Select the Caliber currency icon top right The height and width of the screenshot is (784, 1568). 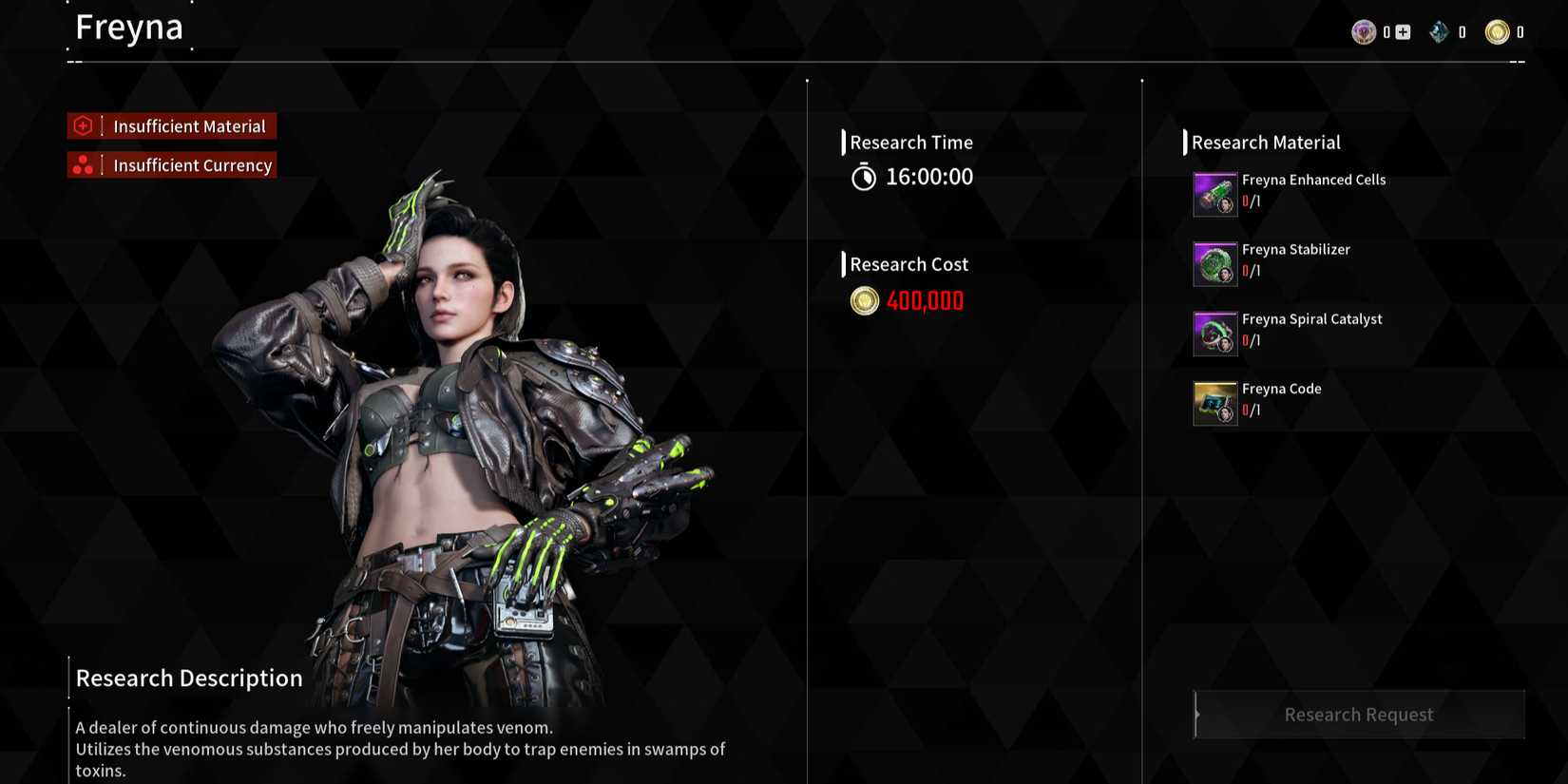pos(1364,31)
